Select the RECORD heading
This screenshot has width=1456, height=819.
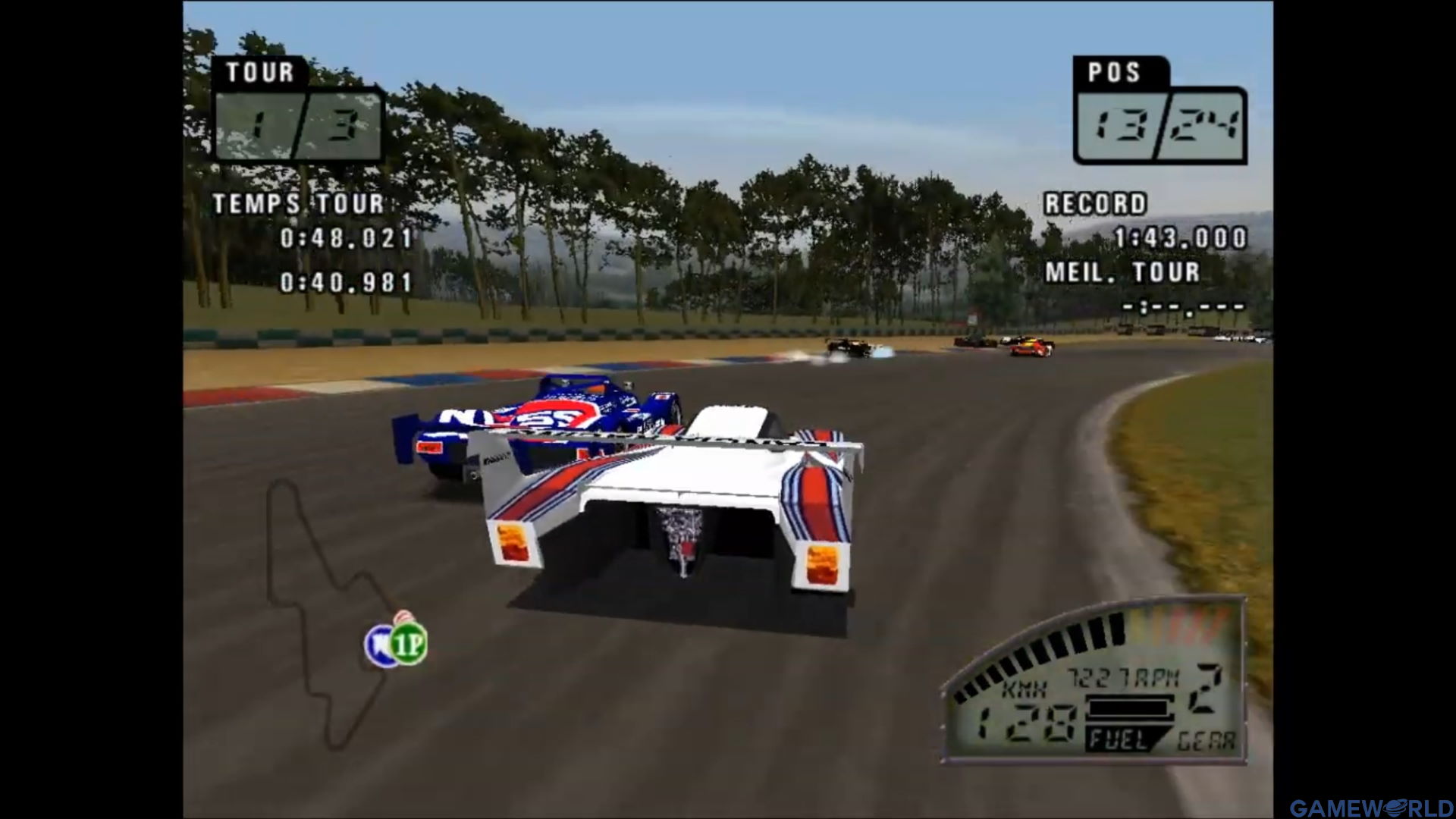1096,203
